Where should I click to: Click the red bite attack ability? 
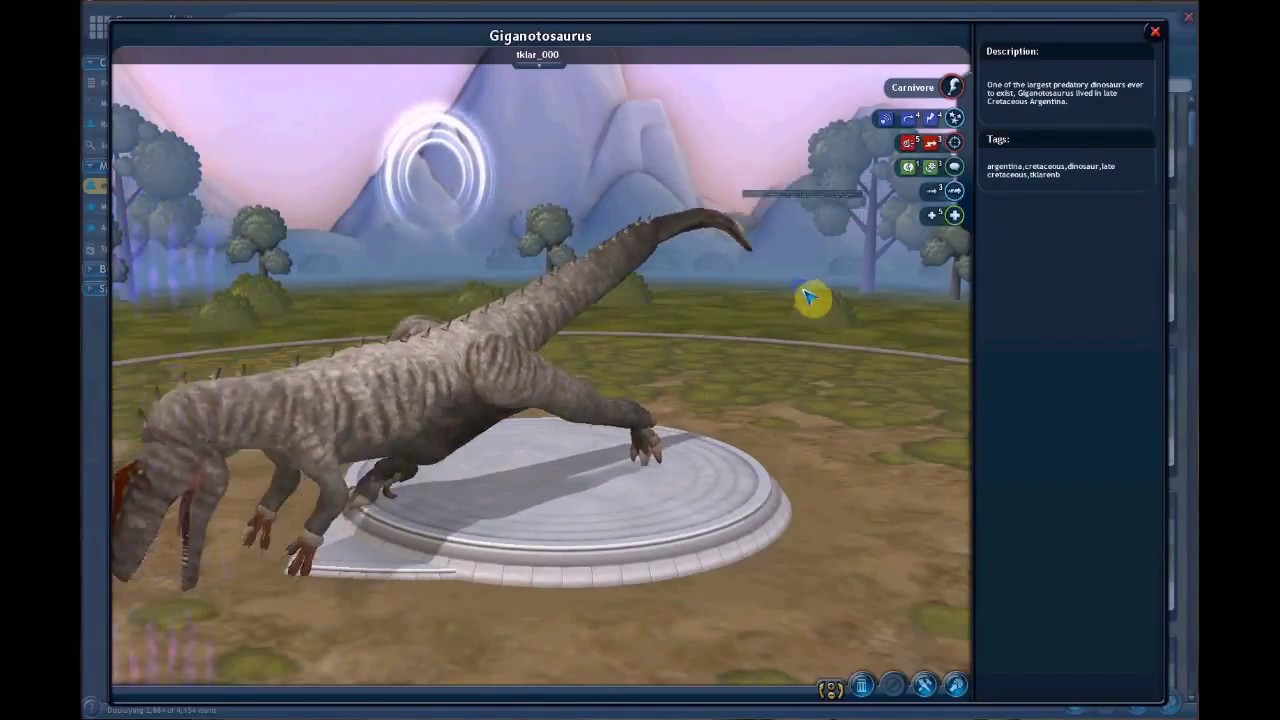pyautogui.click(x=908, y=143)
